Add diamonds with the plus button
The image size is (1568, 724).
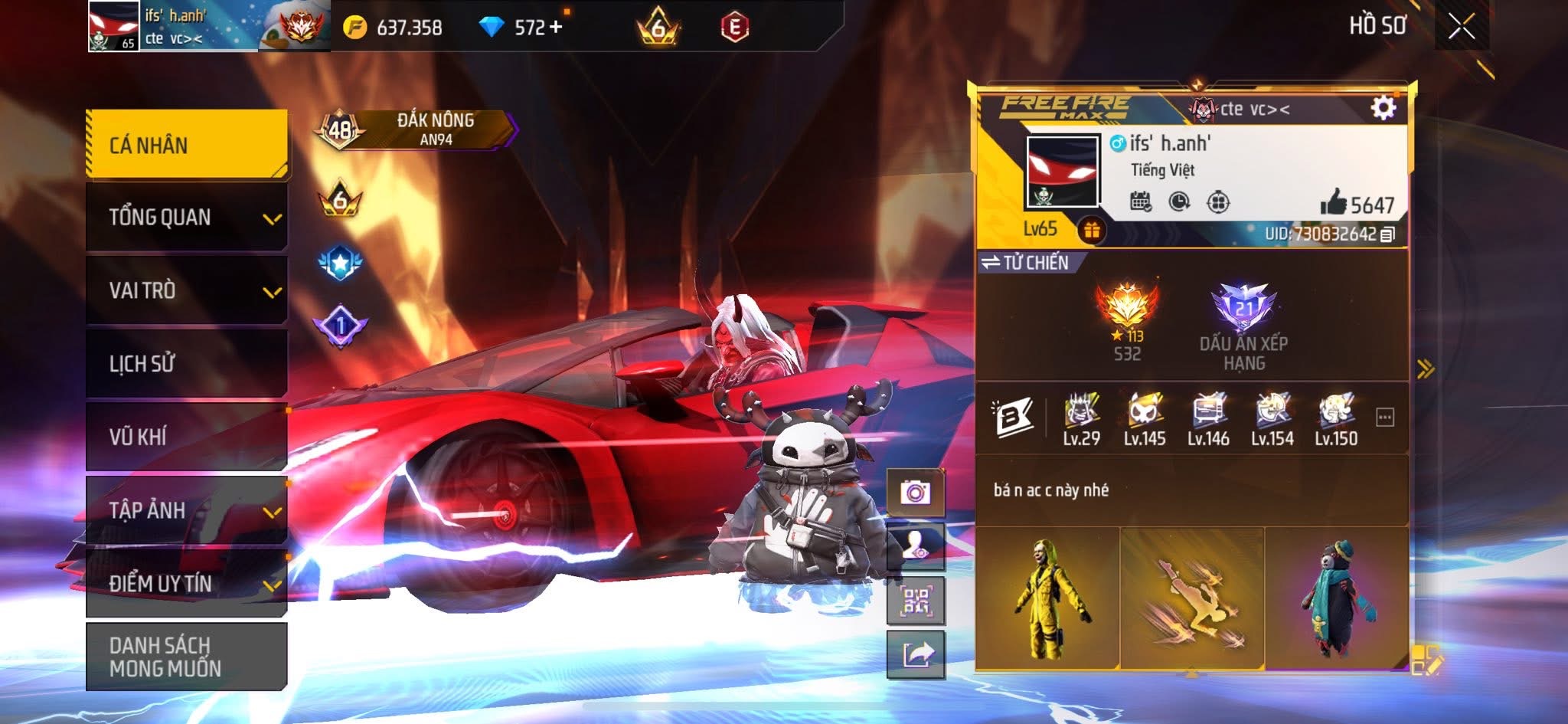[556, 27]
